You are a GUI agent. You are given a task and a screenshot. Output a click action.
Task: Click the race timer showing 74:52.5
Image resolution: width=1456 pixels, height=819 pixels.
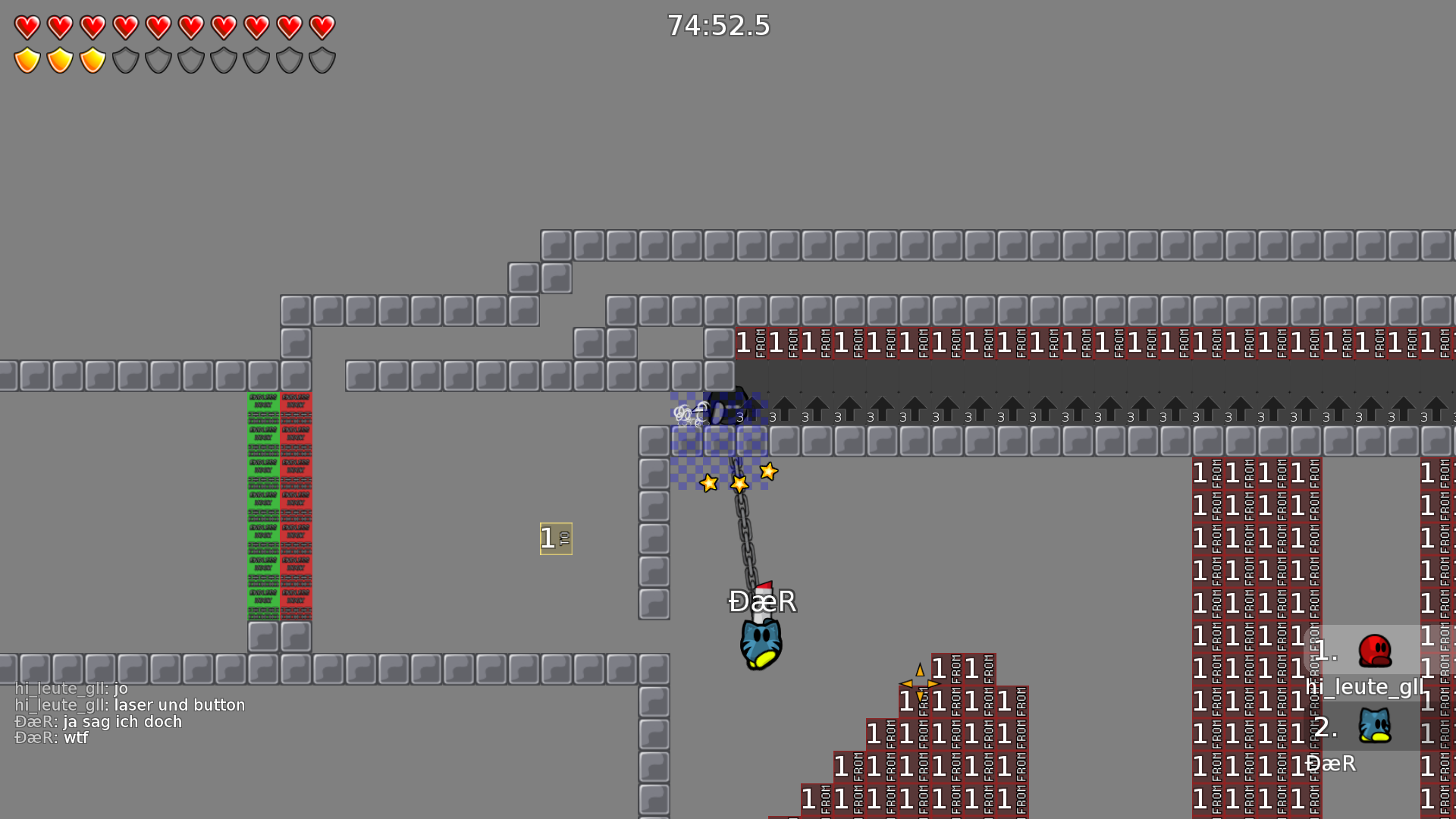[717, 26]
